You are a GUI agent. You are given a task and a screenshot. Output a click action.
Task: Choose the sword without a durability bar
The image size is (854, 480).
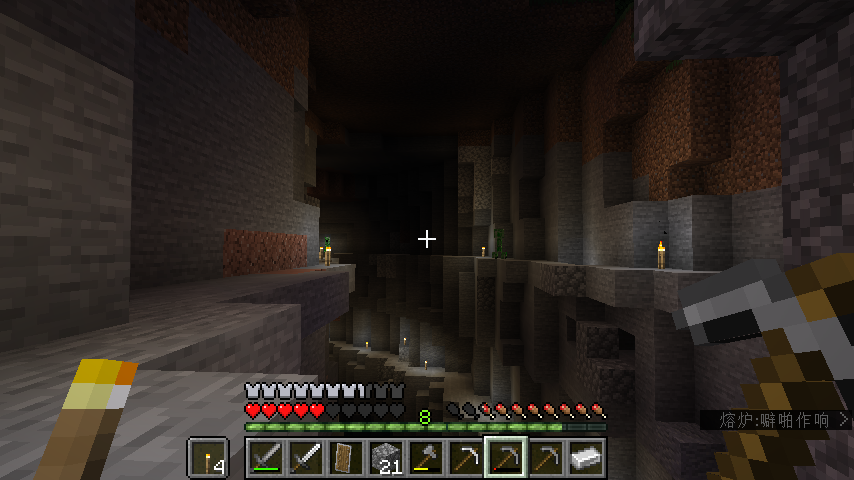click(305, 457)
